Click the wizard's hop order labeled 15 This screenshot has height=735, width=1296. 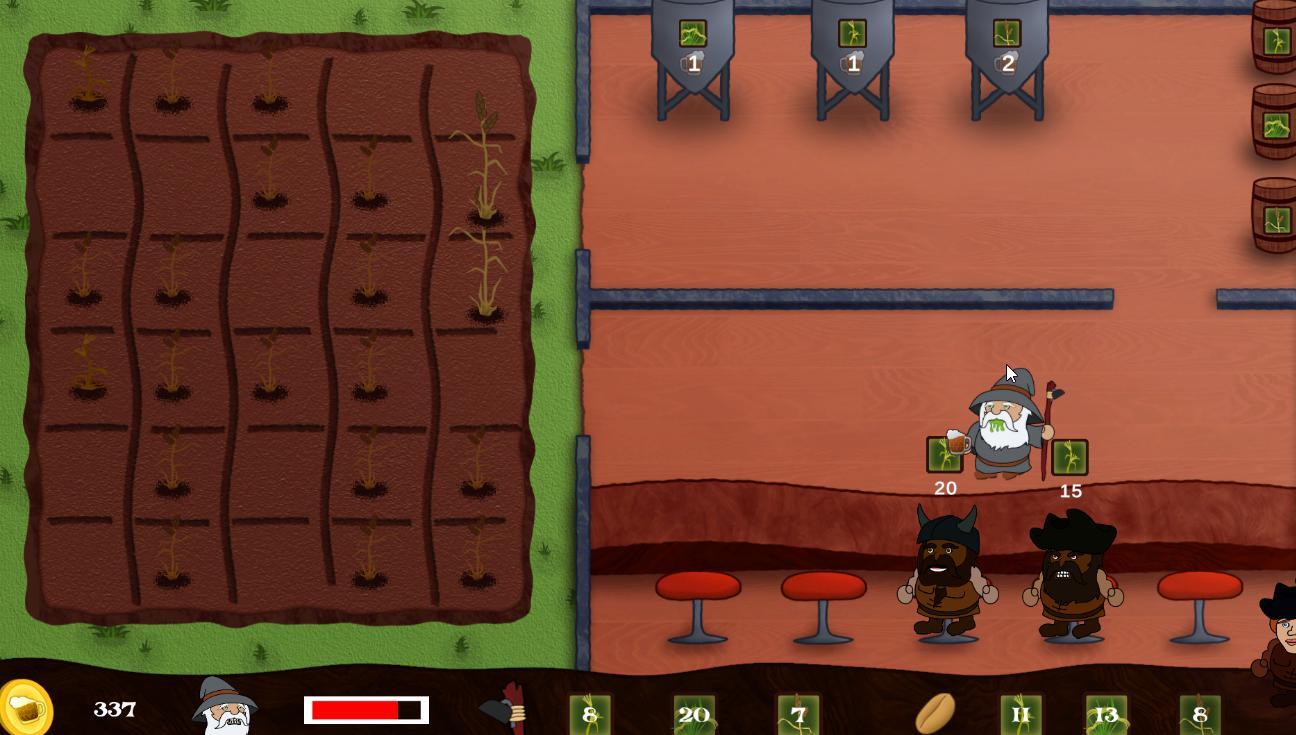coord(1068,458)
